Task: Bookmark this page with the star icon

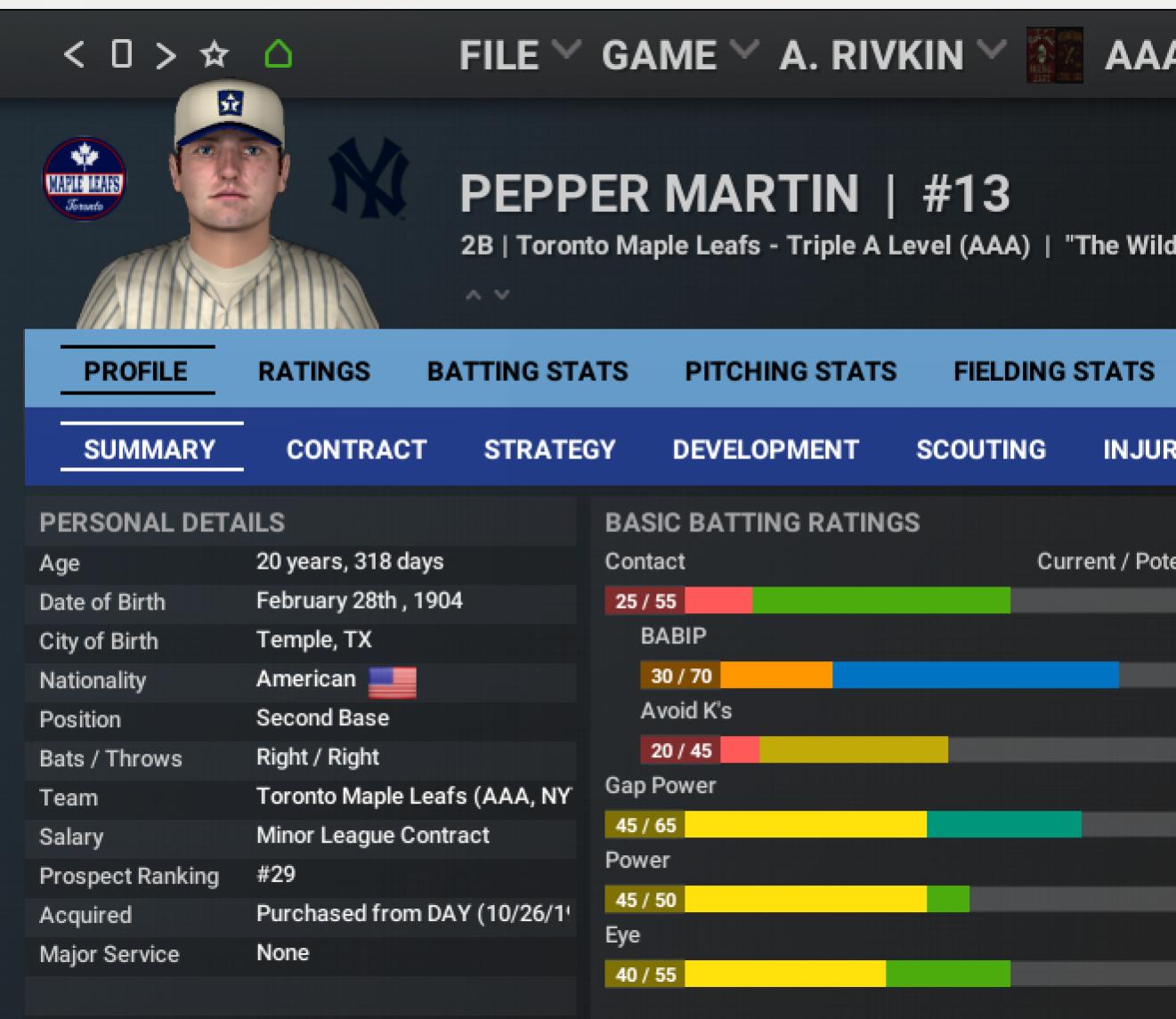Action: tap(214, 55)
